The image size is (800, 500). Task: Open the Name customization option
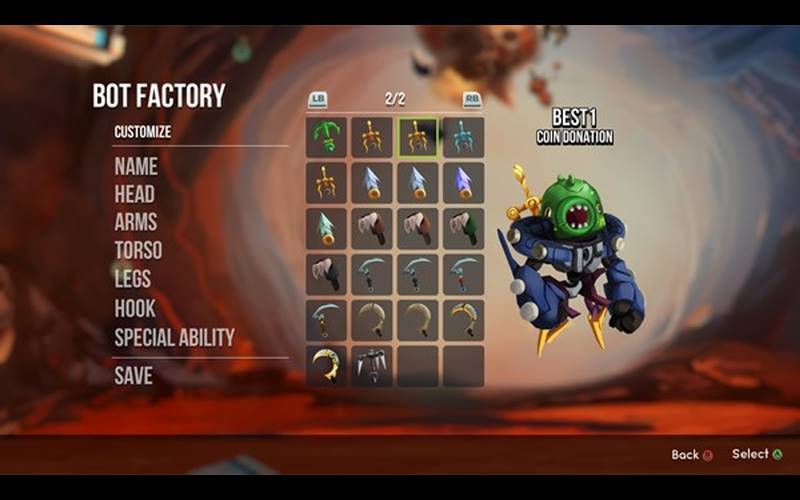click(136, 166)
